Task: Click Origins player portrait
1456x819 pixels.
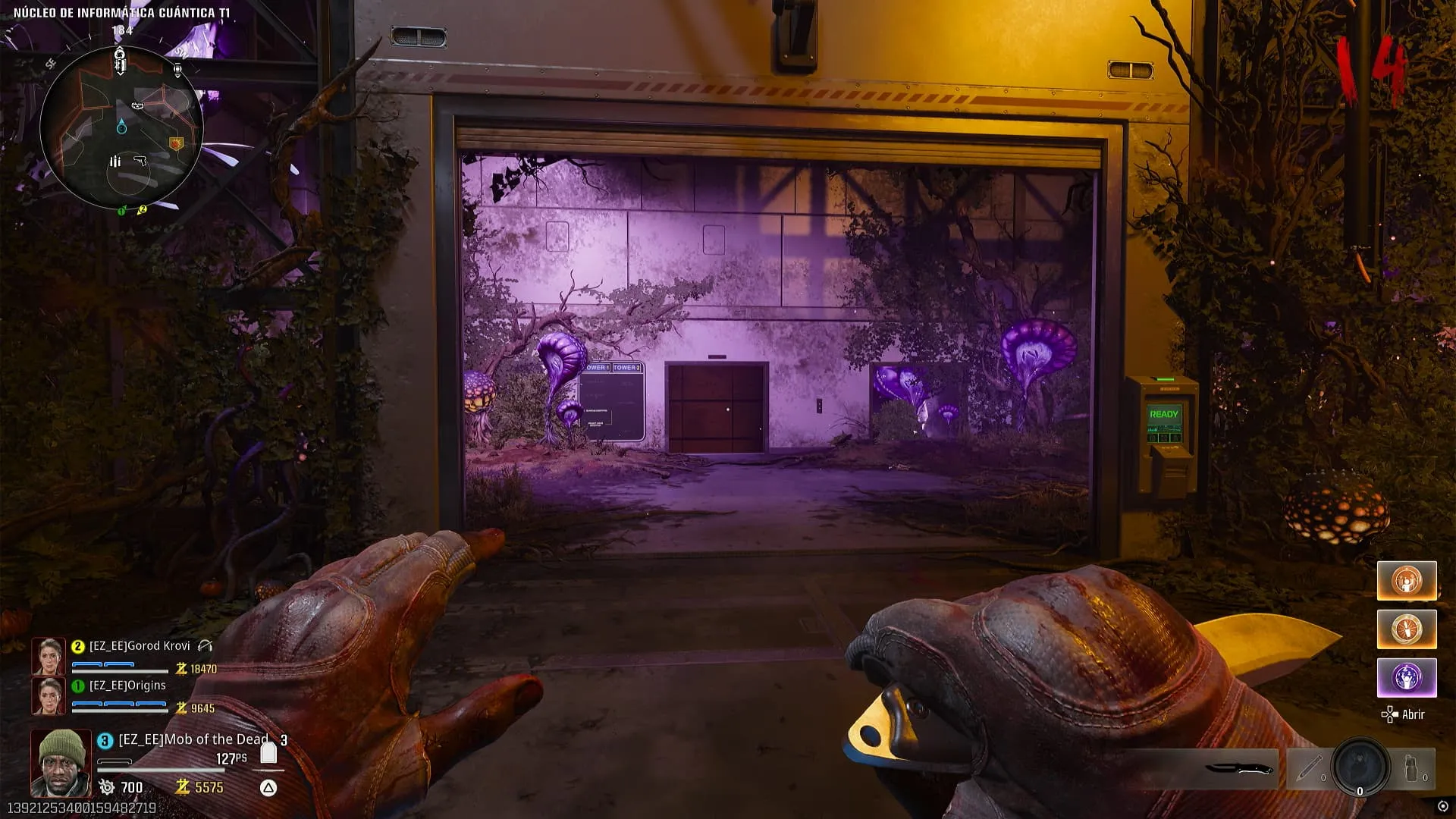Action: tap(48, 695)
